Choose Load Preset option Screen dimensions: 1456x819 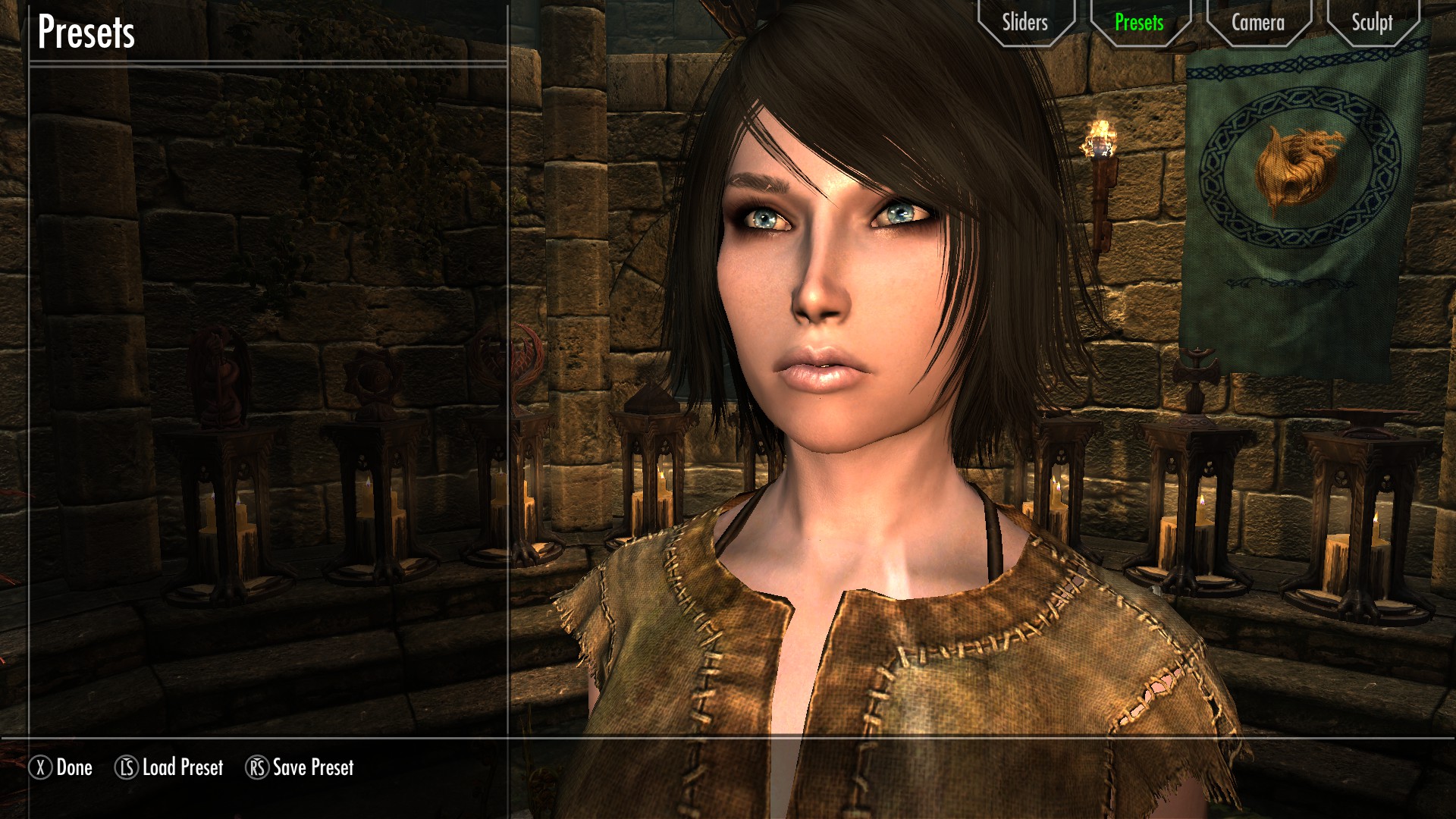pos(170,767)
